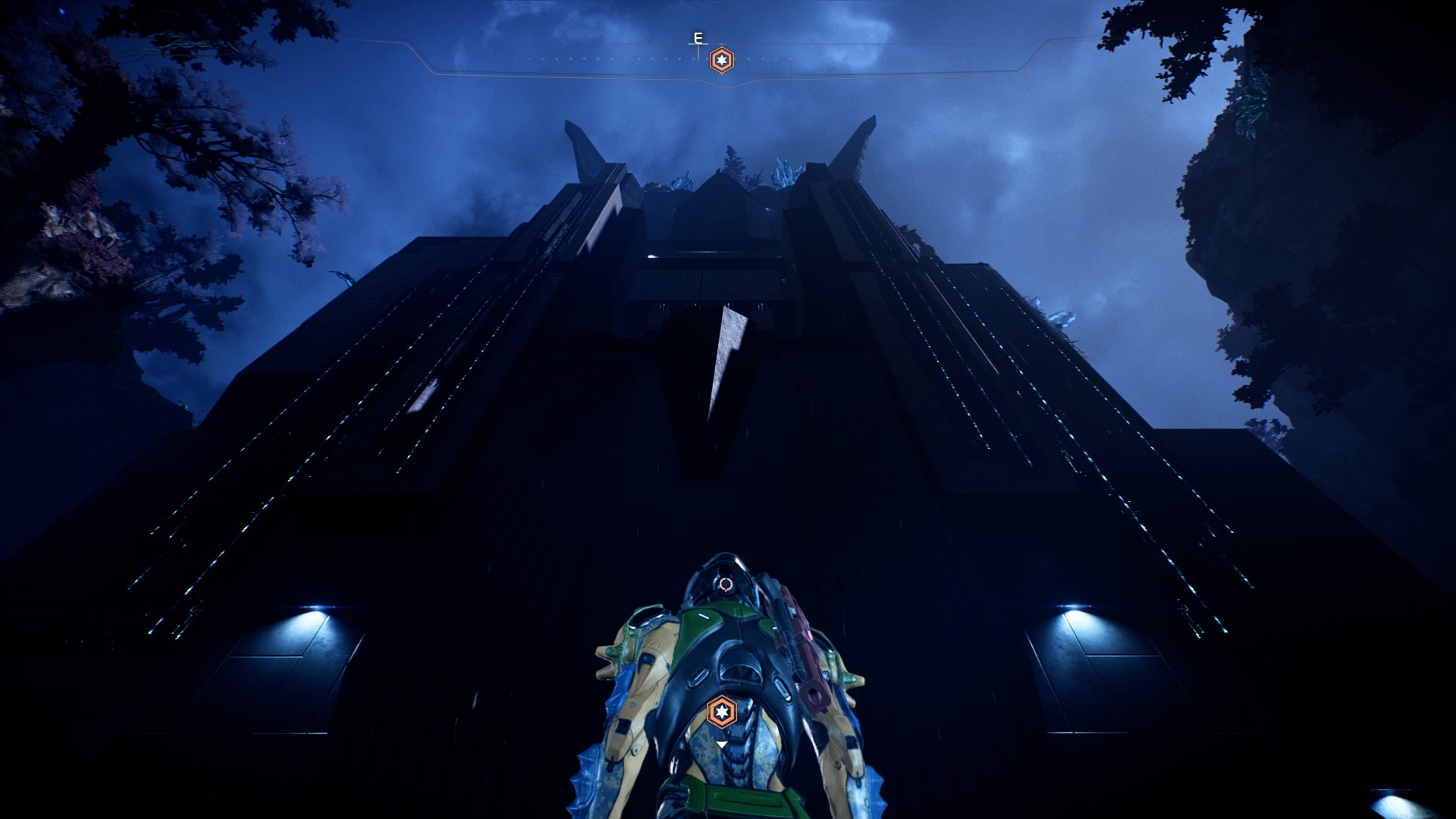Click the orange objective marker on the character's back
Image resolution: width=1456 pixels, height=819 pixels.
coord(722,711)
